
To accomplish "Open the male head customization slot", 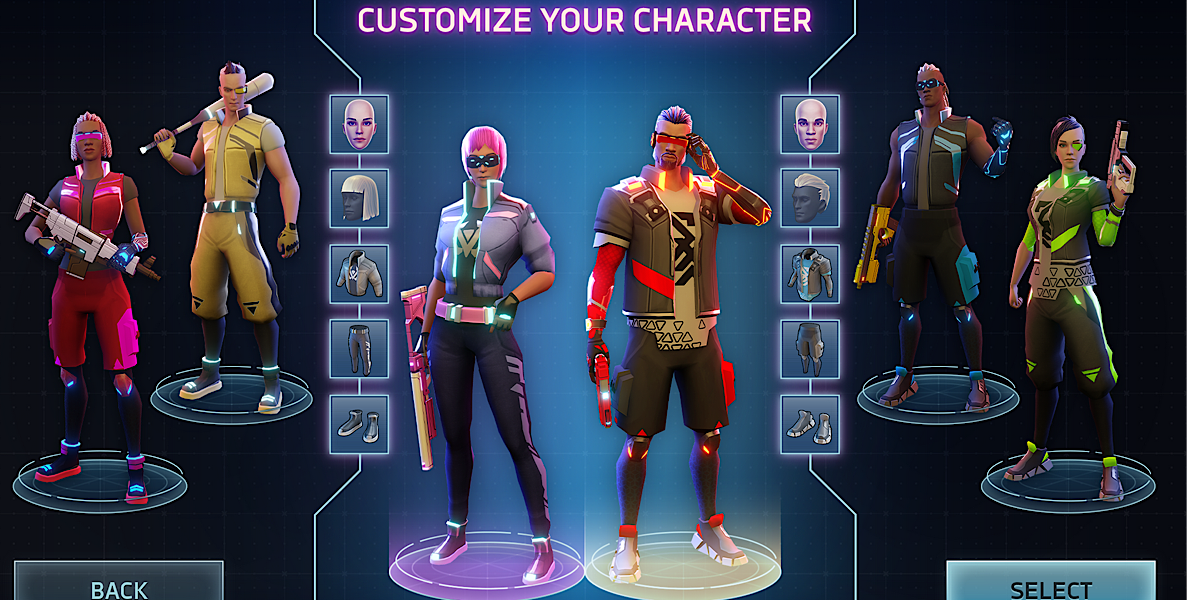I will point(810,124).
